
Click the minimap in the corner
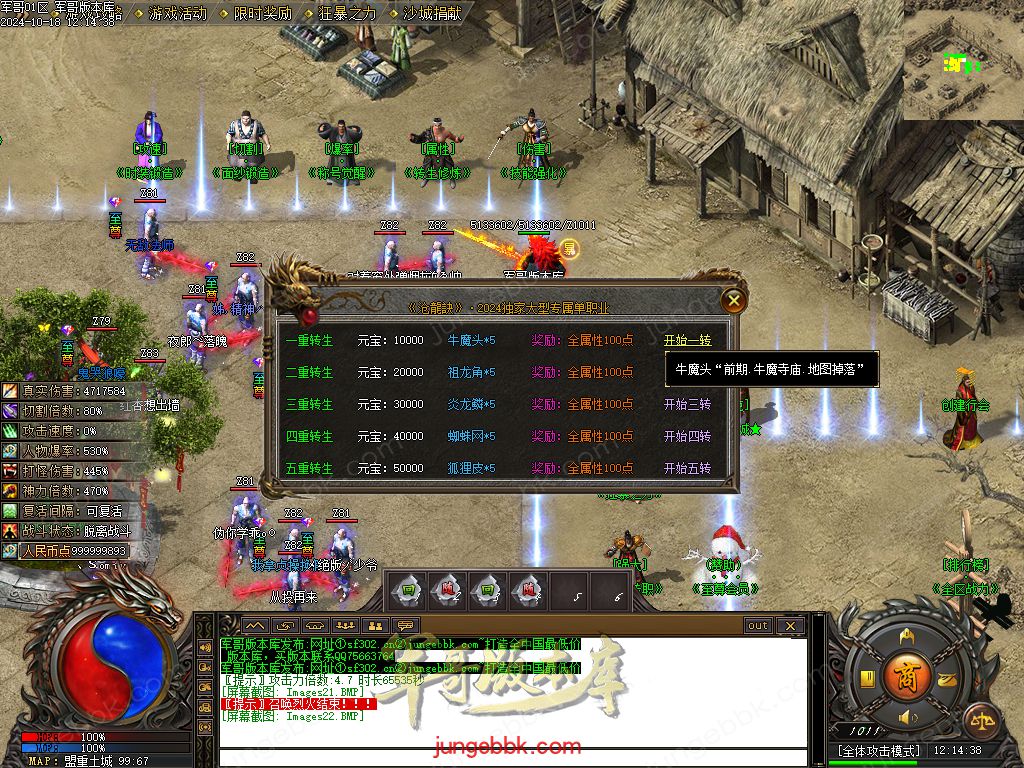point(963,60)
